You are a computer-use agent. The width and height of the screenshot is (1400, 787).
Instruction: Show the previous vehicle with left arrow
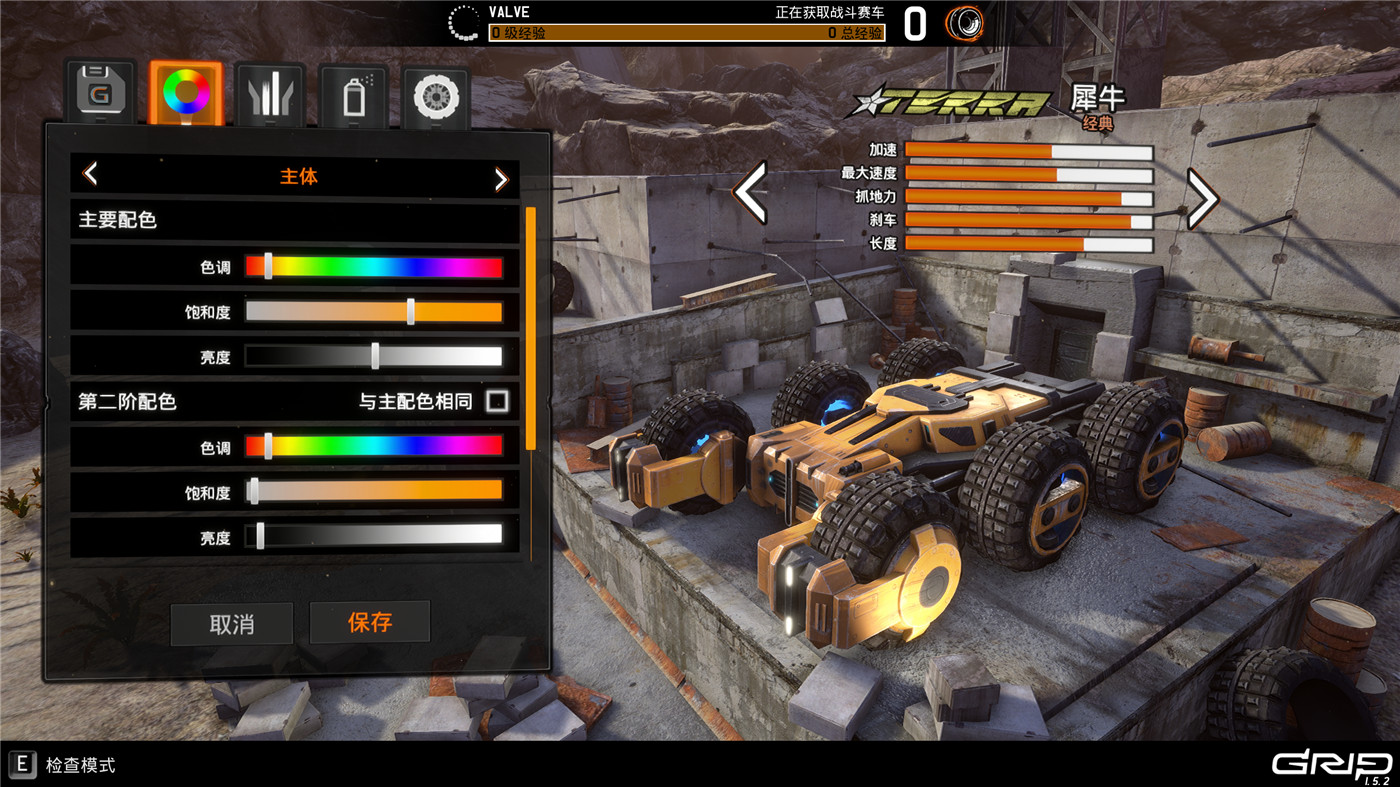[750, 193]
